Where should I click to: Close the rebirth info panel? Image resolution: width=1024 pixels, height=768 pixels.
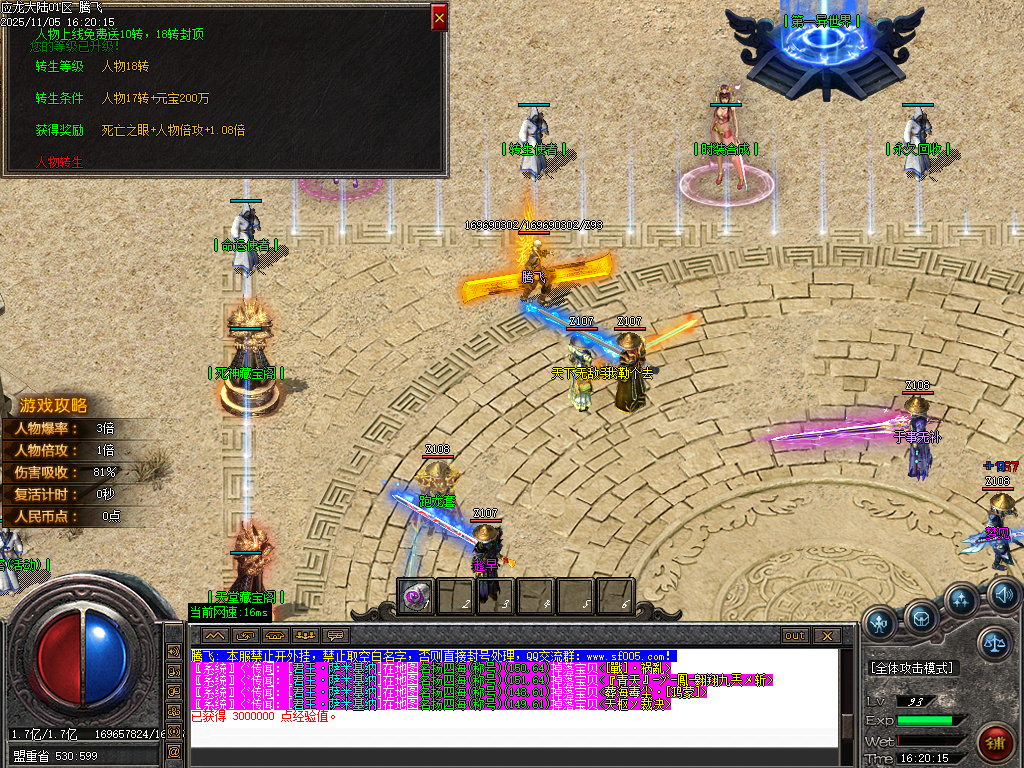point(439,16)
